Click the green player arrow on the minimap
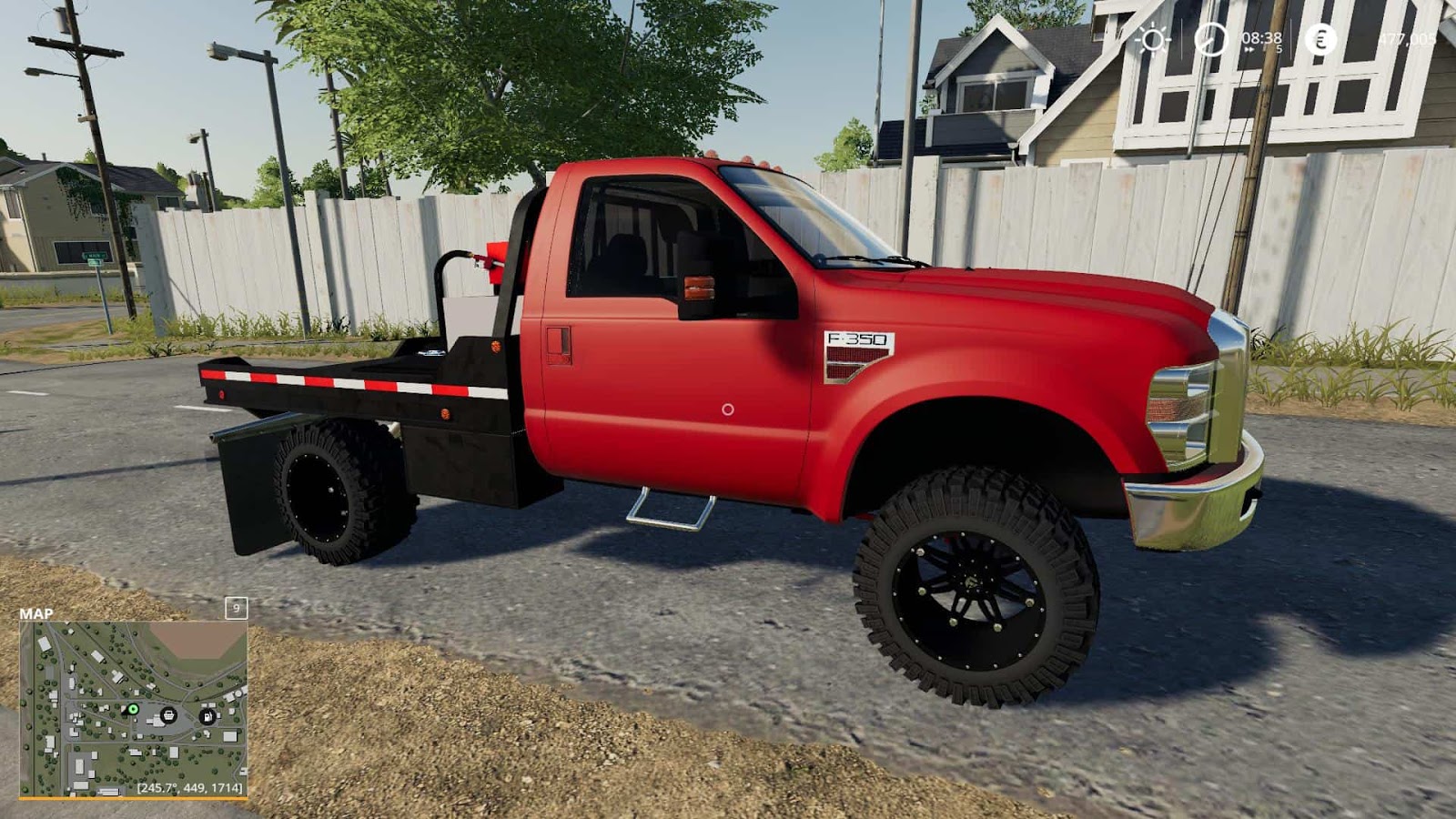This screenshot has width=1456, height=819. [133, 709]
